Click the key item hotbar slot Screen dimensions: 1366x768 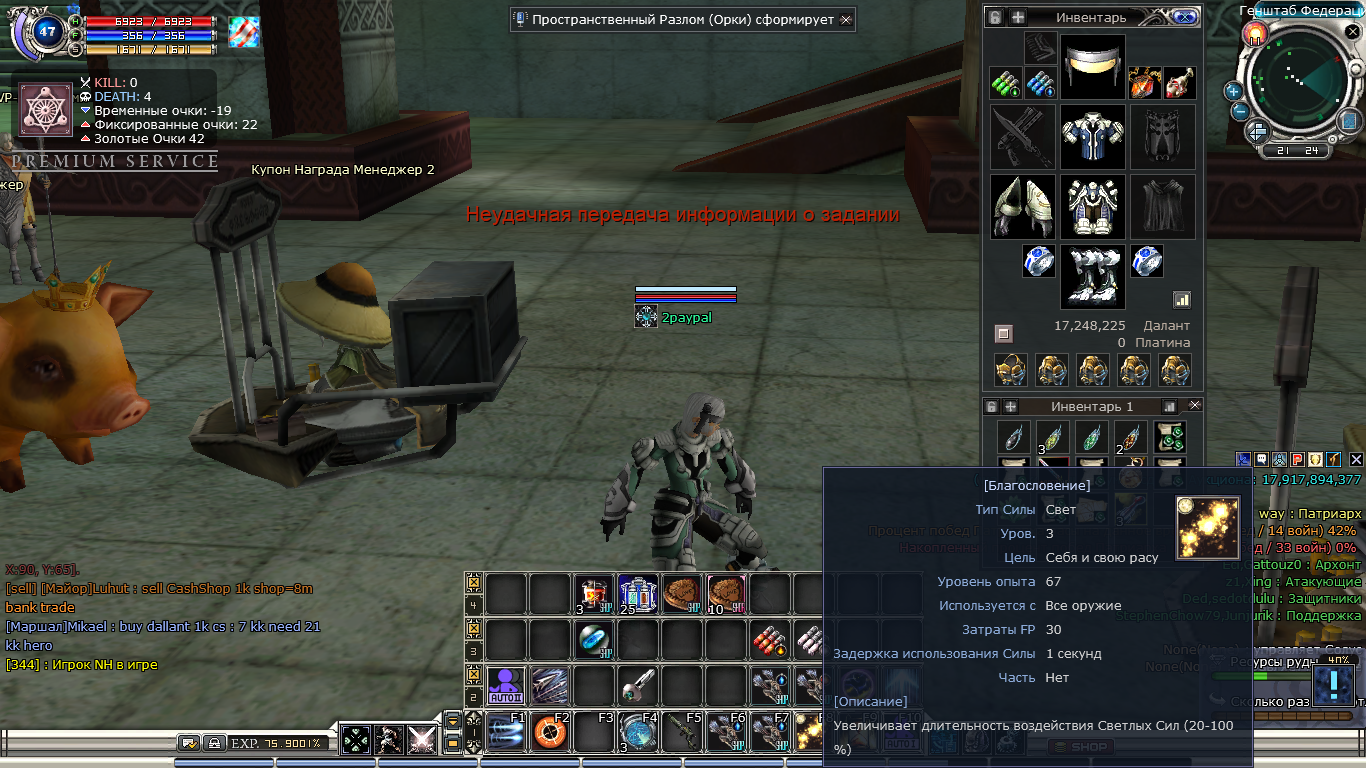(x=637, y=686)
